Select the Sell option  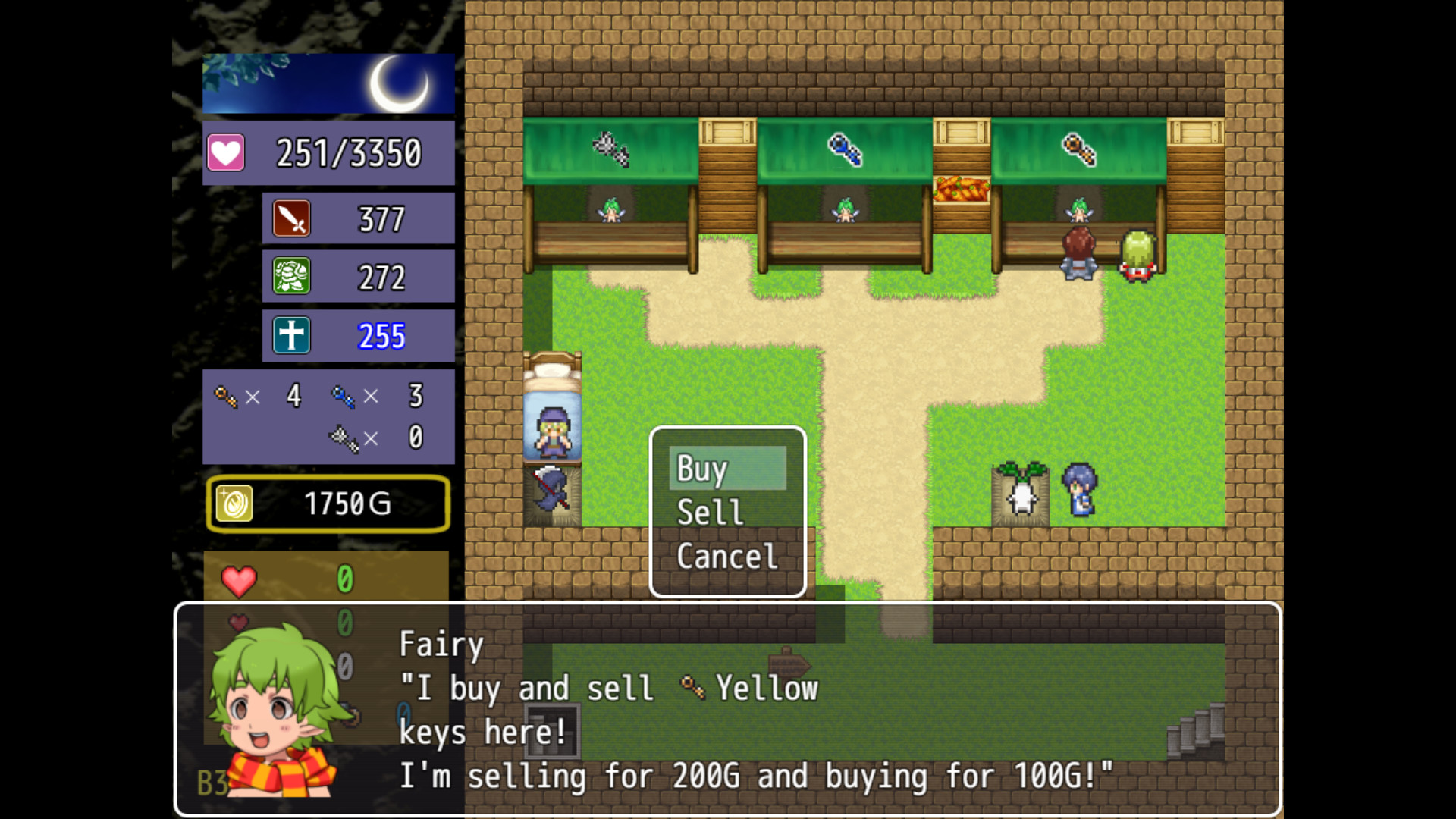coord(726,513)
